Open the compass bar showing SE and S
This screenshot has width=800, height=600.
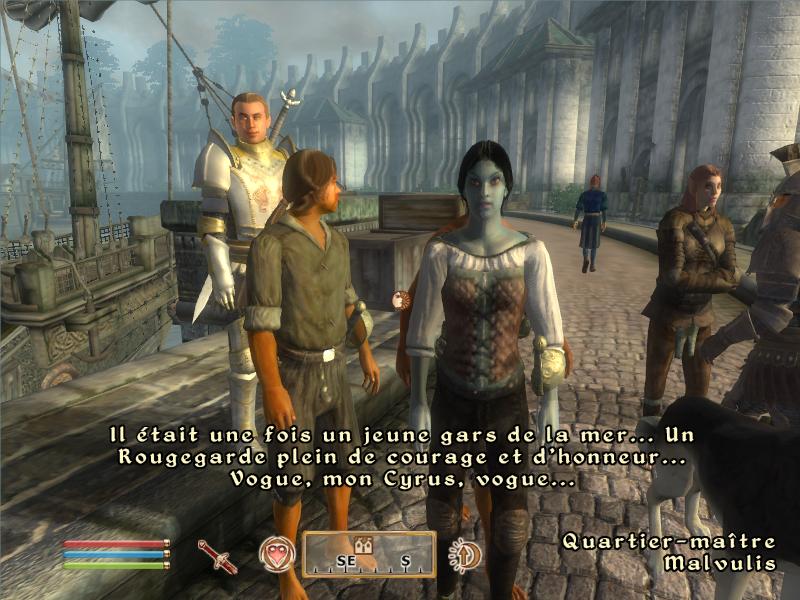click(x=369, y=555)
